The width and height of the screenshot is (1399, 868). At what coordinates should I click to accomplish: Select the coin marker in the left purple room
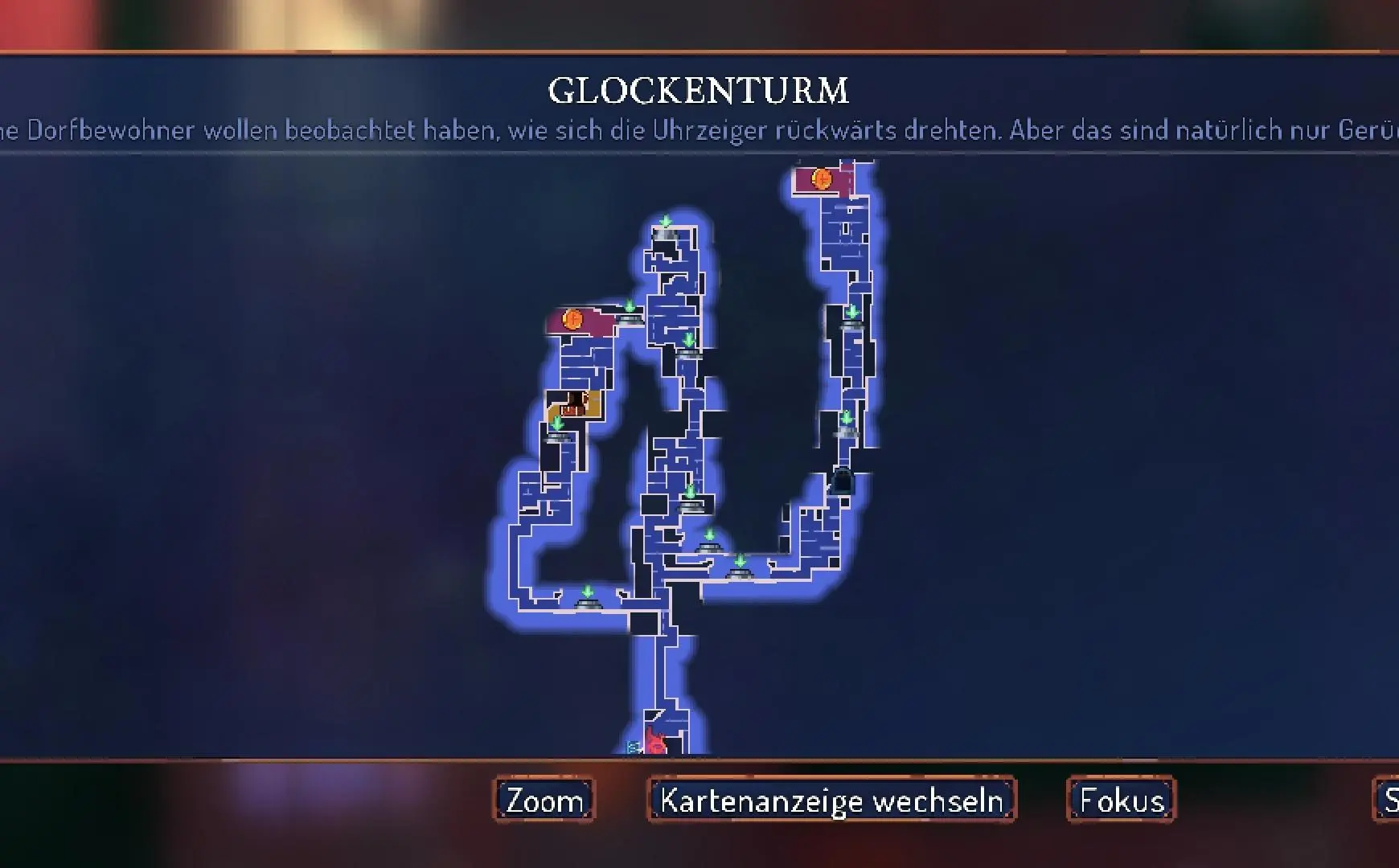(x=572, y=320)
